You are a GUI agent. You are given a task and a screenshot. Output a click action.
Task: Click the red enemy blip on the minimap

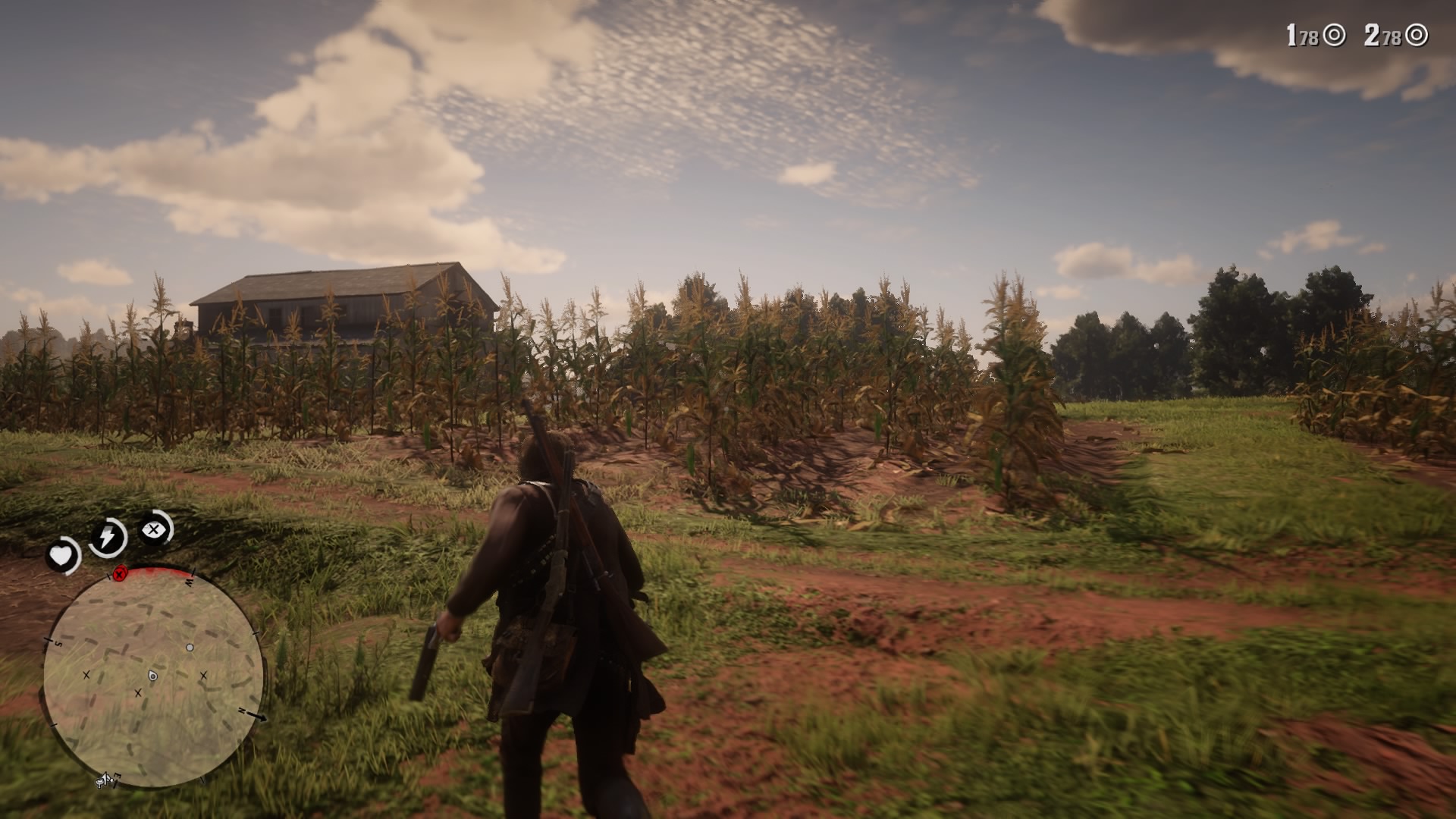pos(119,573)
